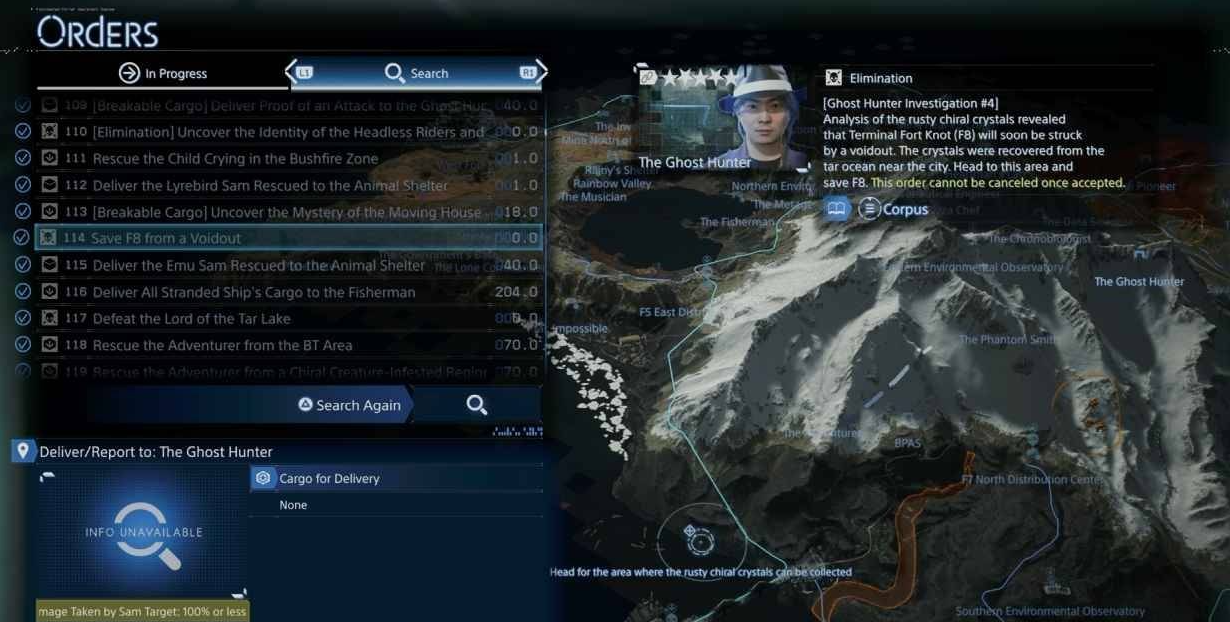The height and width of the screenshot is (622, 1230).
Task: Select order 111 Rescue the Child Crying
Action: click(235, 158)
